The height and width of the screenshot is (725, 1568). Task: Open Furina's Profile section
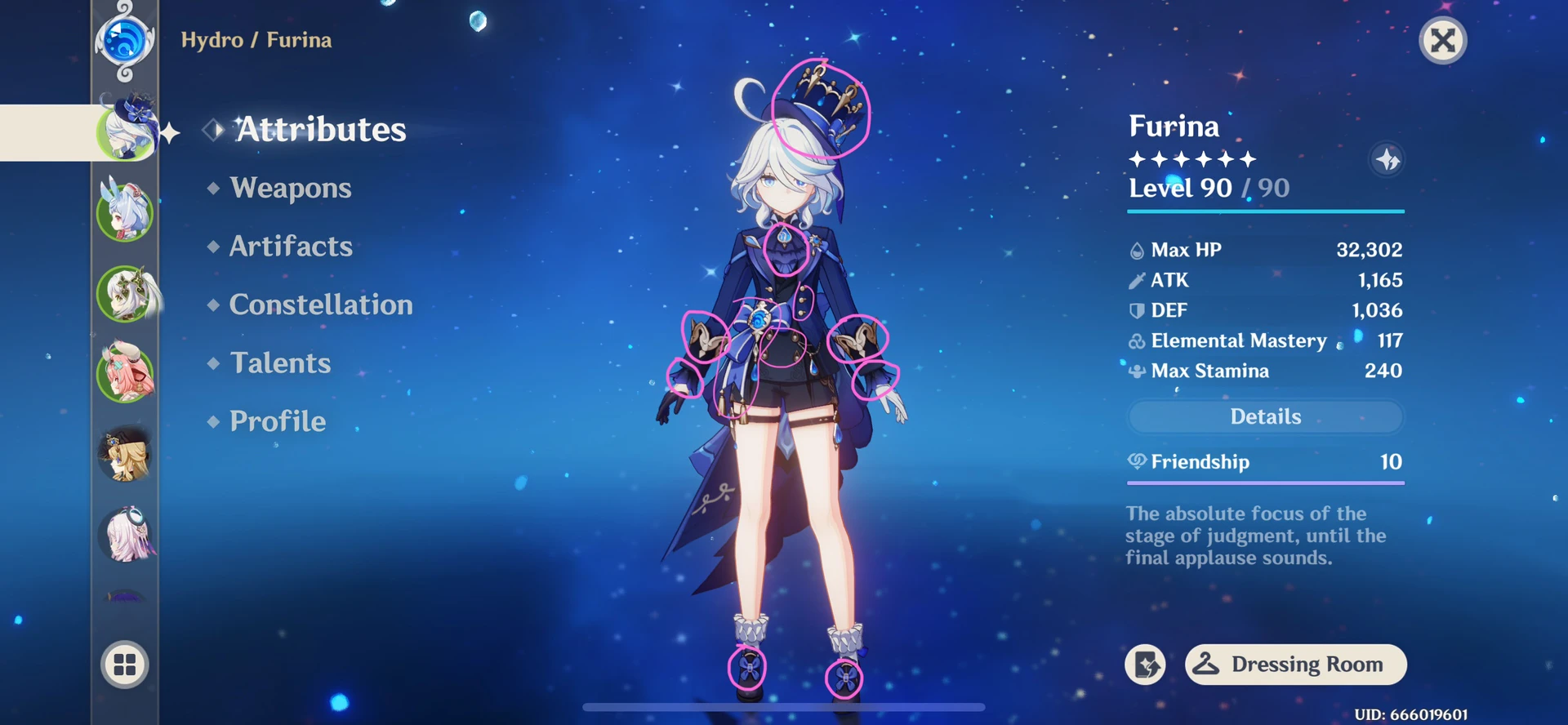point(277,421)
